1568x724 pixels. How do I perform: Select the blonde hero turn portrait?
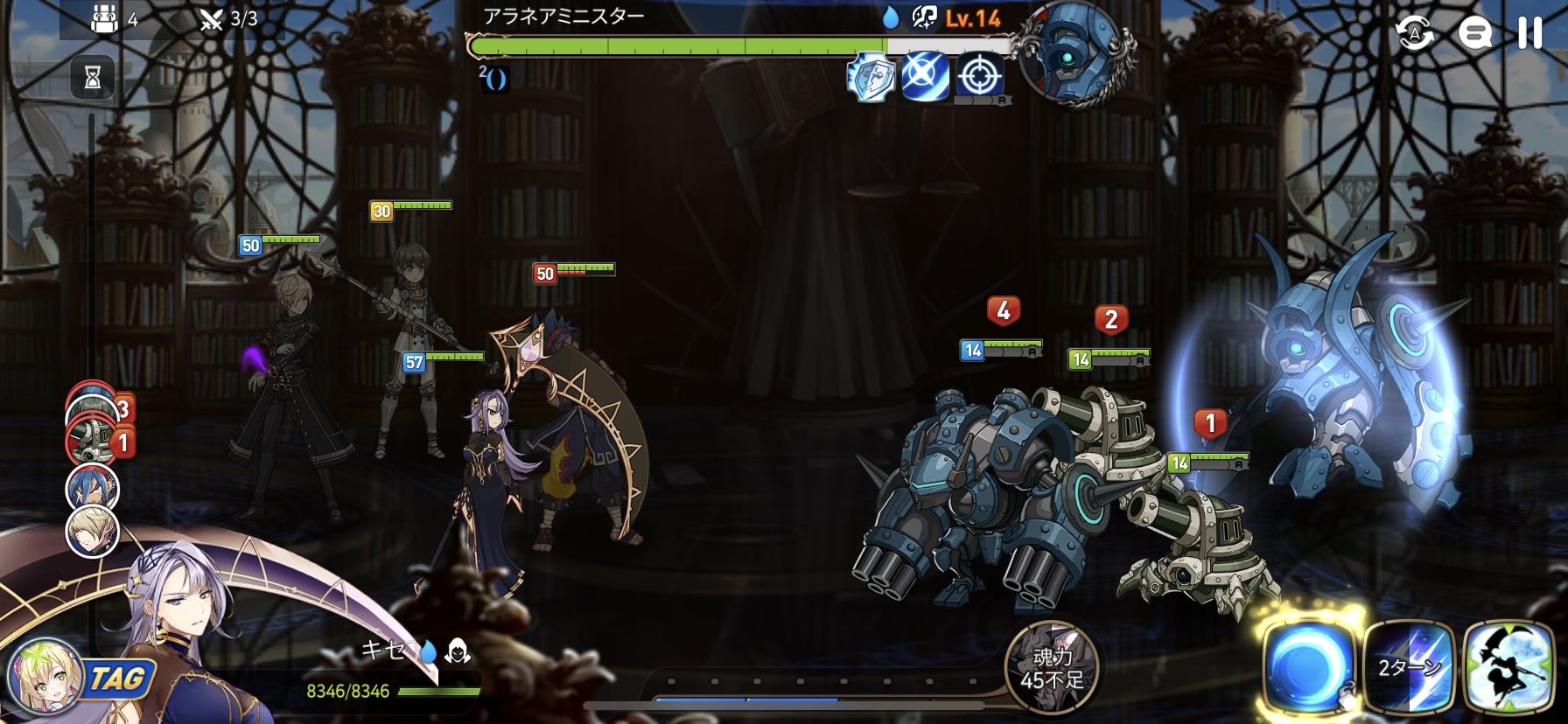pyautogui.click(x=92, y=531)
